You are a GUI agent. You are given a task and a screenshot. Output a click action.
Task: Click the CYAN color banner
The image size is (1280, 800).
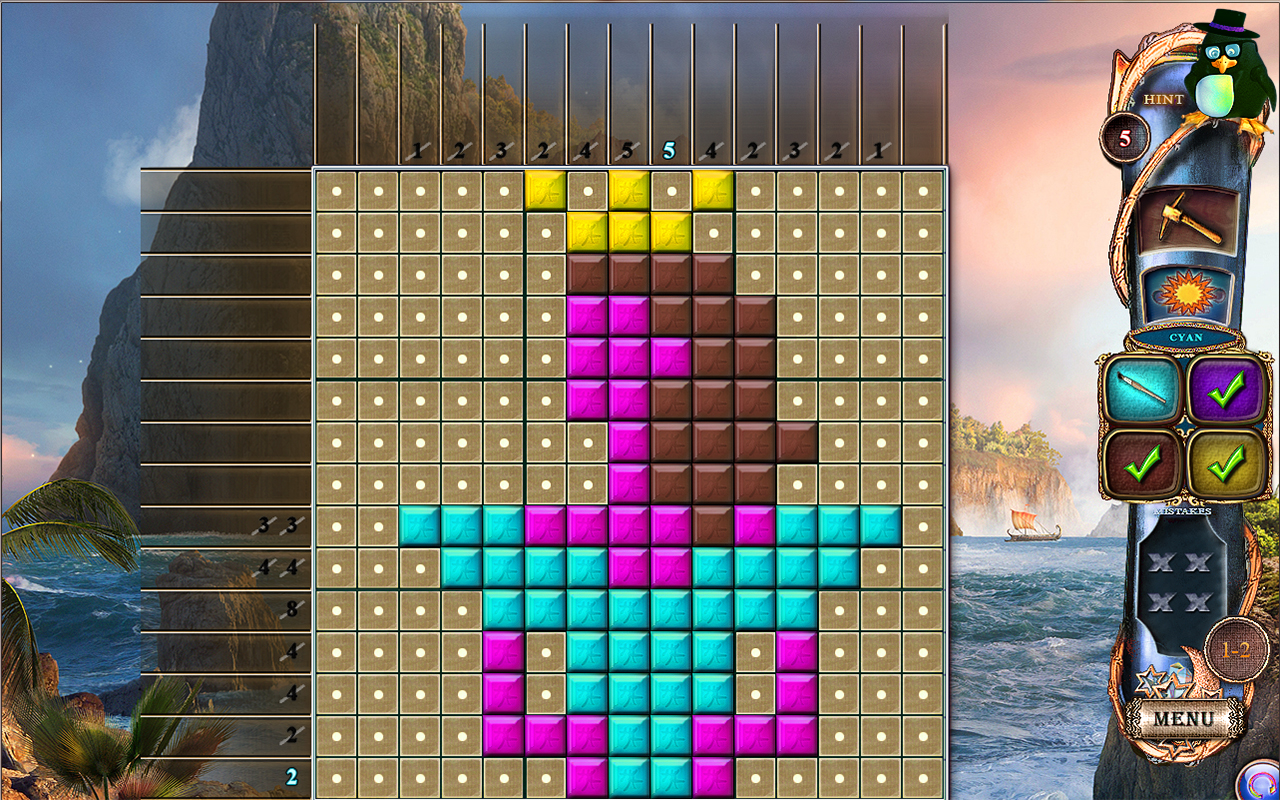[x=1184, y=338]
